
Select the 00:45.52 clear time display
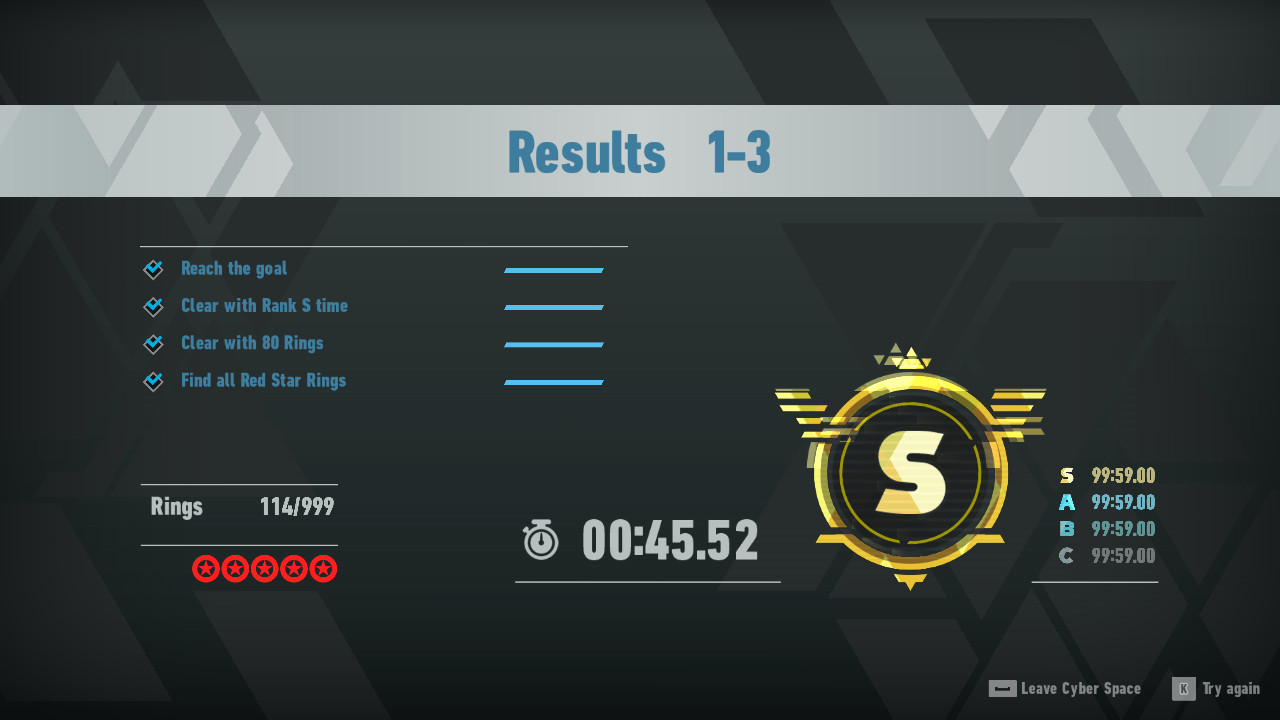[670, 540]
